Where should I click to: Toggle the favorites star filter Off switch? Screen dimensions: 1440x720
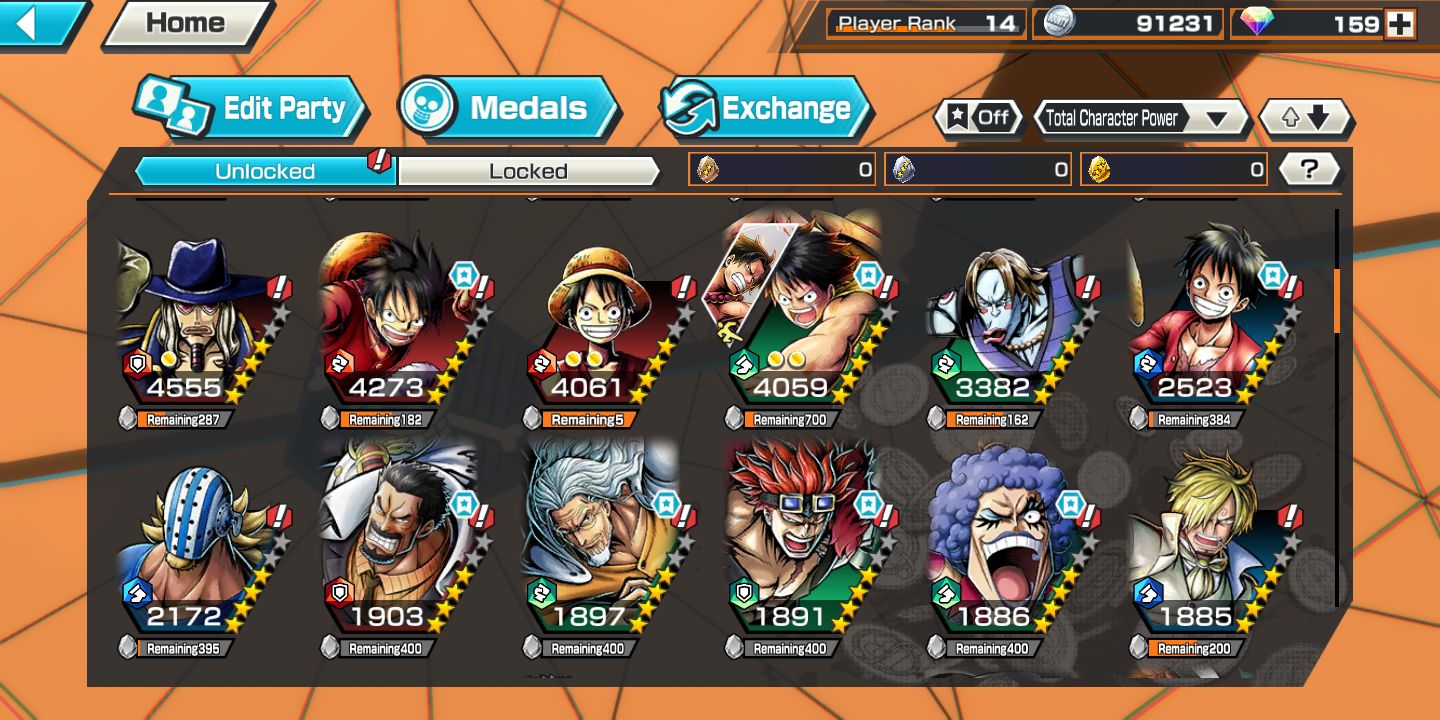coord(979,118)
